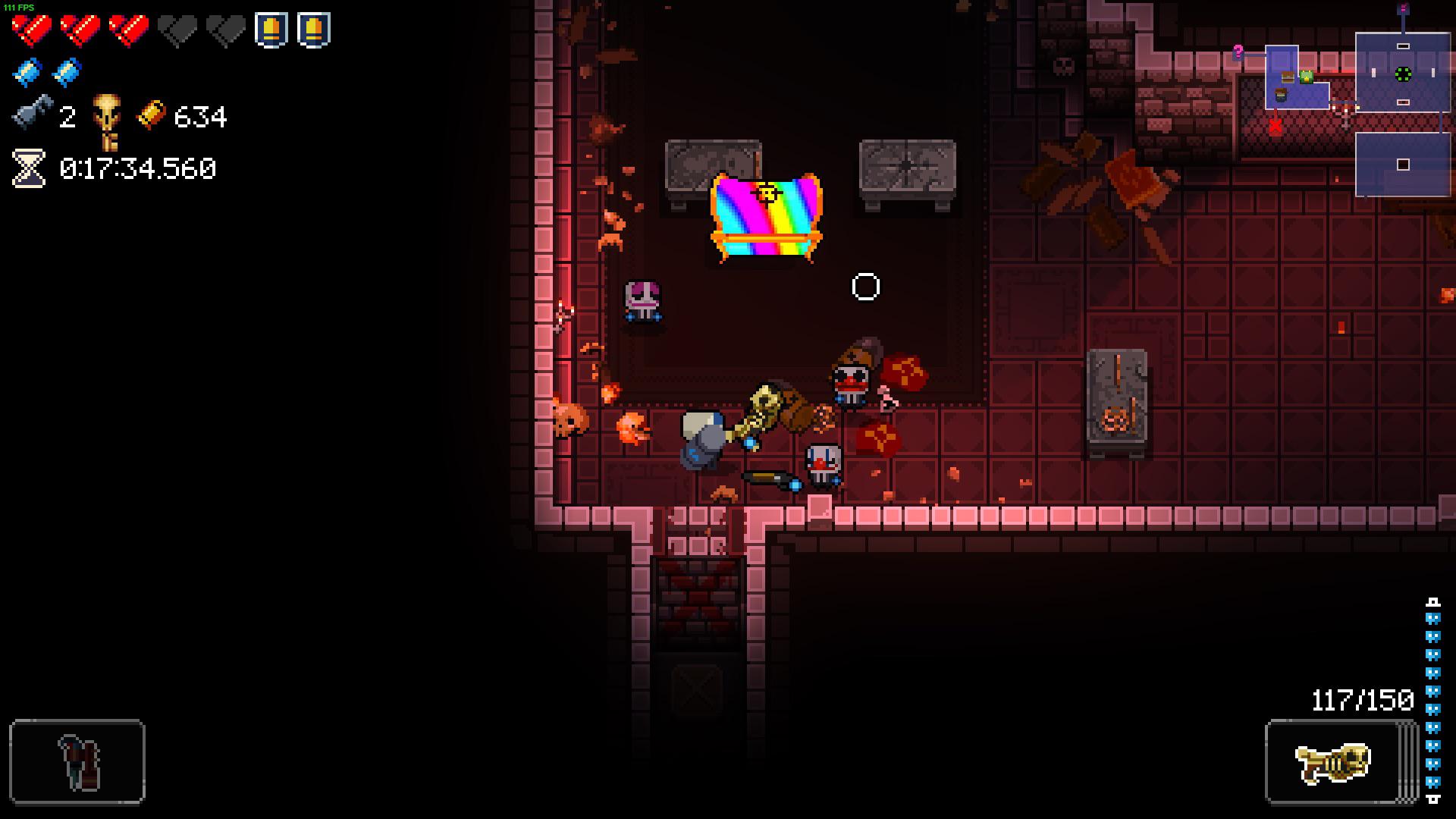
Task: Open the rainbow chest on the table
Action: coord(767,220)
